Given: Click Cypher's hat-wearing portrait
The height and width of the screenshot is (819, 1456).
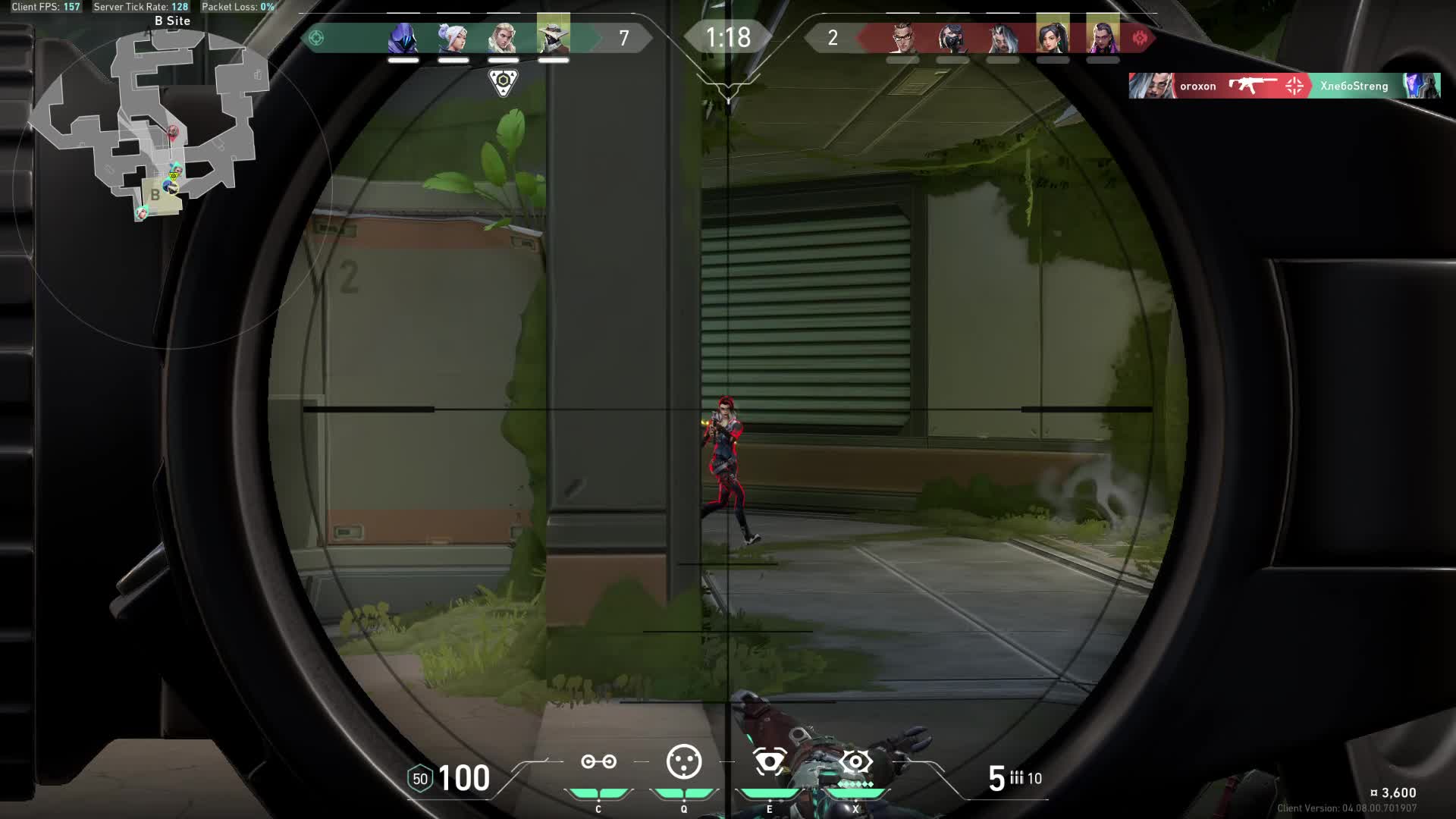Looking at the screenshot, I should coord(553,37).
